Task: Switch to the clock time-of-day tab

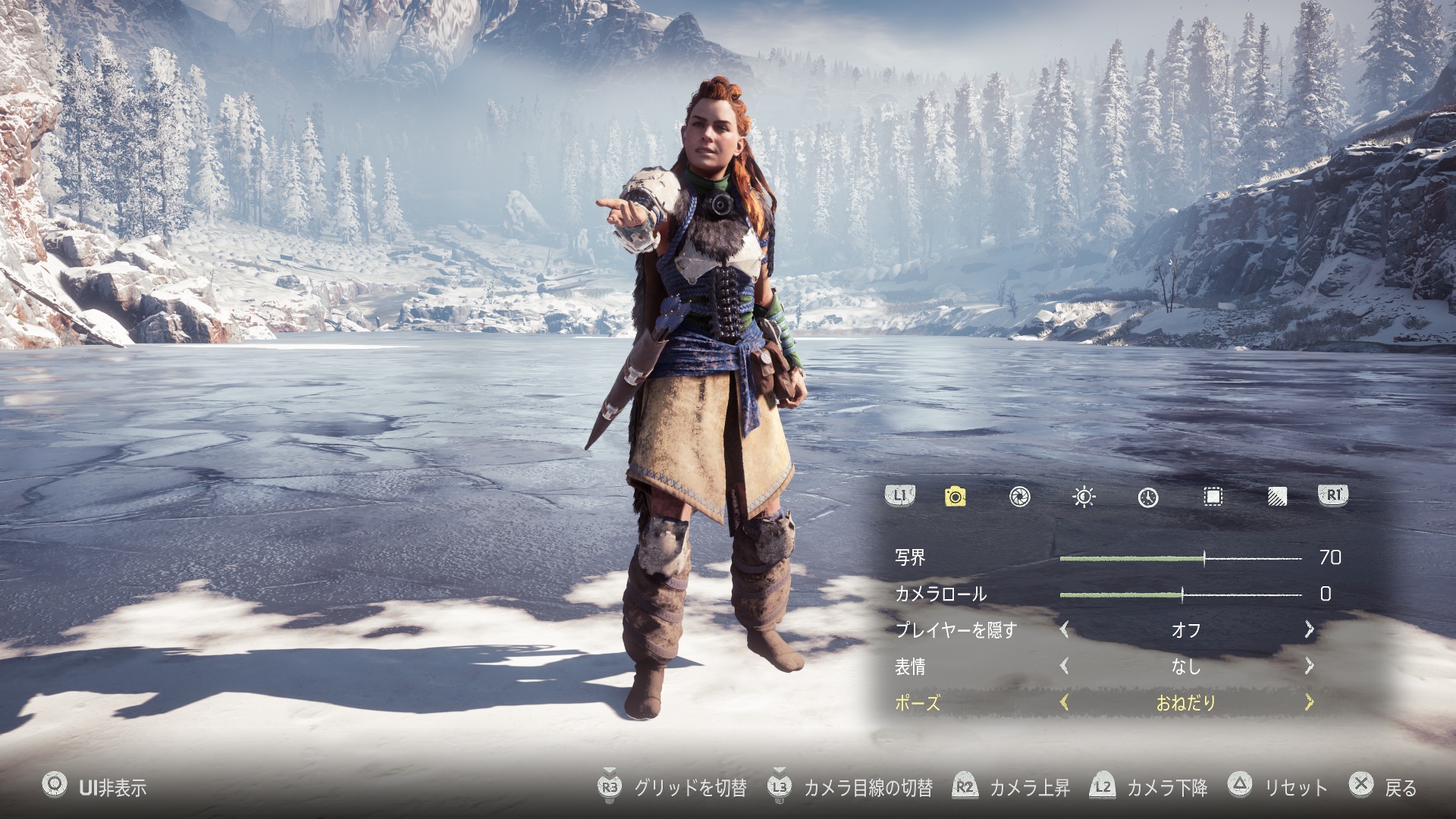Action: [x=1148, y=497]
